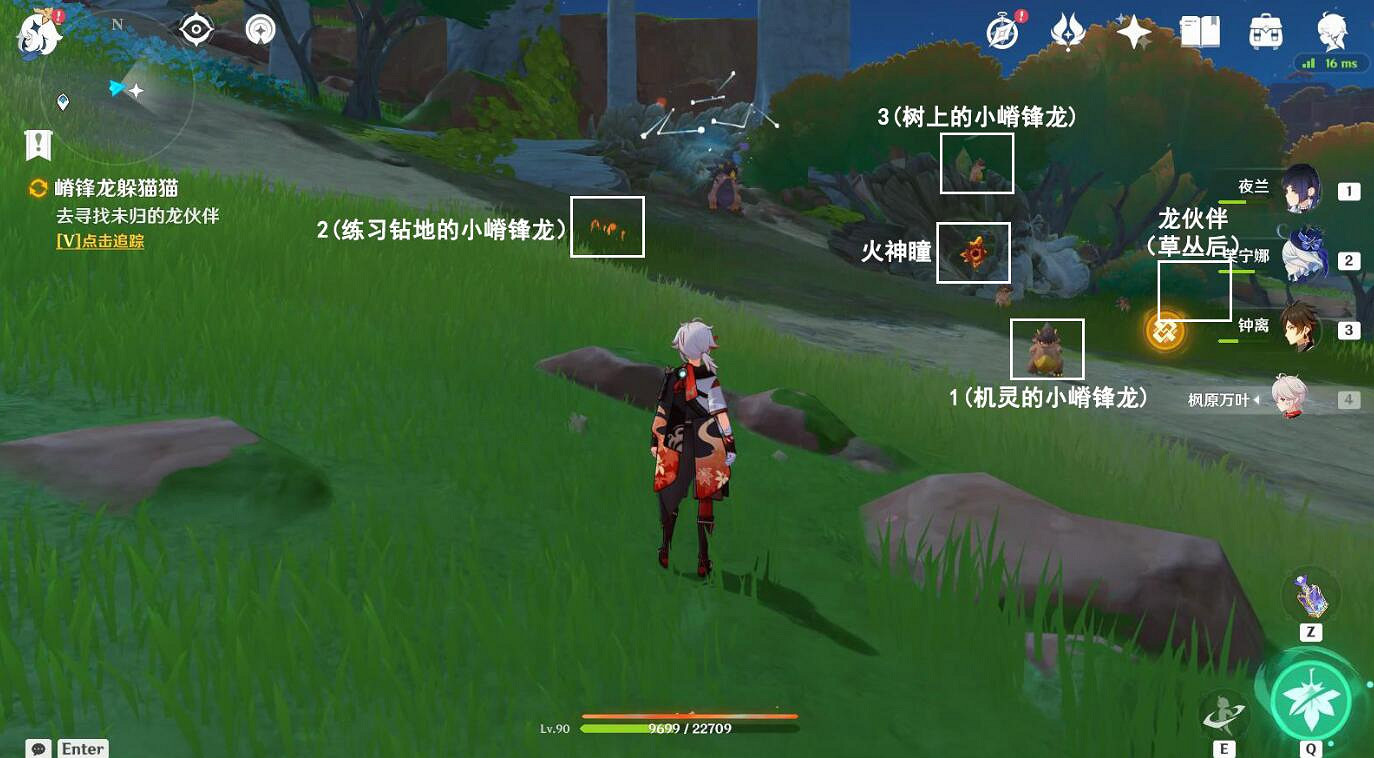1374x758 pixels.
Task: Open 枫原万叶 character slot 4
Action: (1290, 396)
